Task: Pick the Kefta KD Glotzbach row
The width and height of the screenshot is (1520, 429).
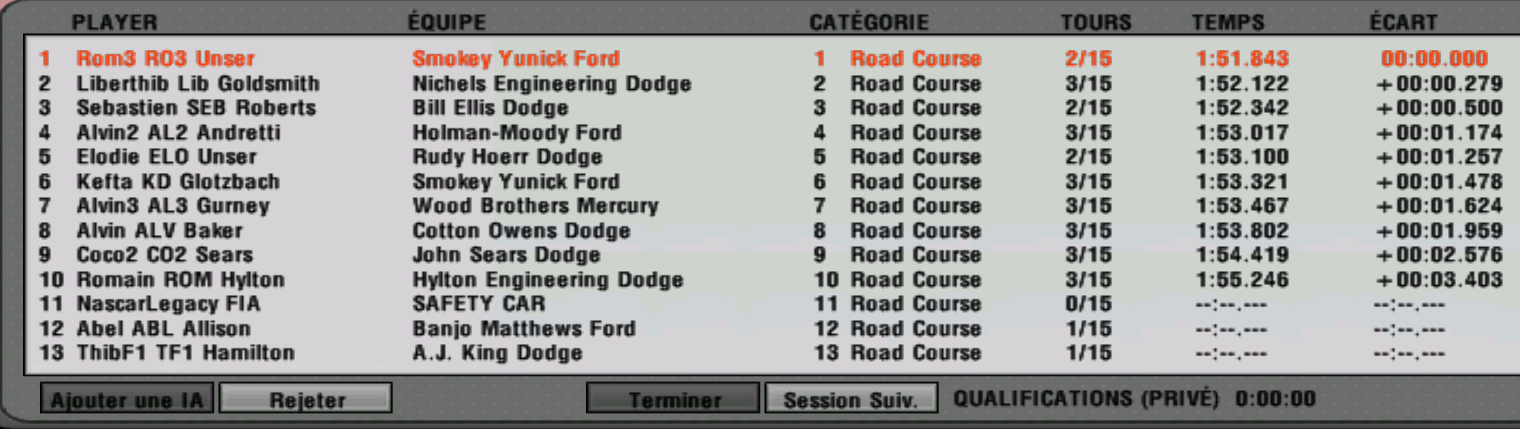Action: click(178, 182)
